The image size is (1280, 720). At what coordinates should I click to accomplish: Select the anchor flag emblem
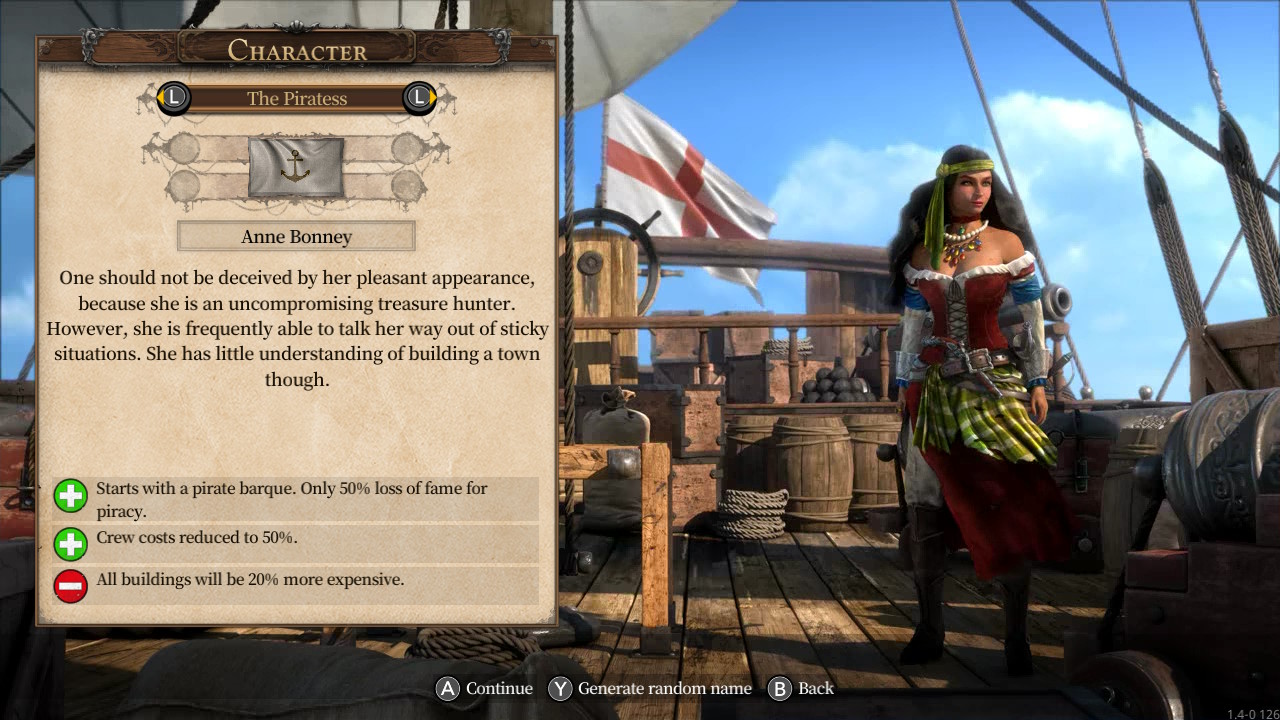pyautogui.click(x=297, y=168)
